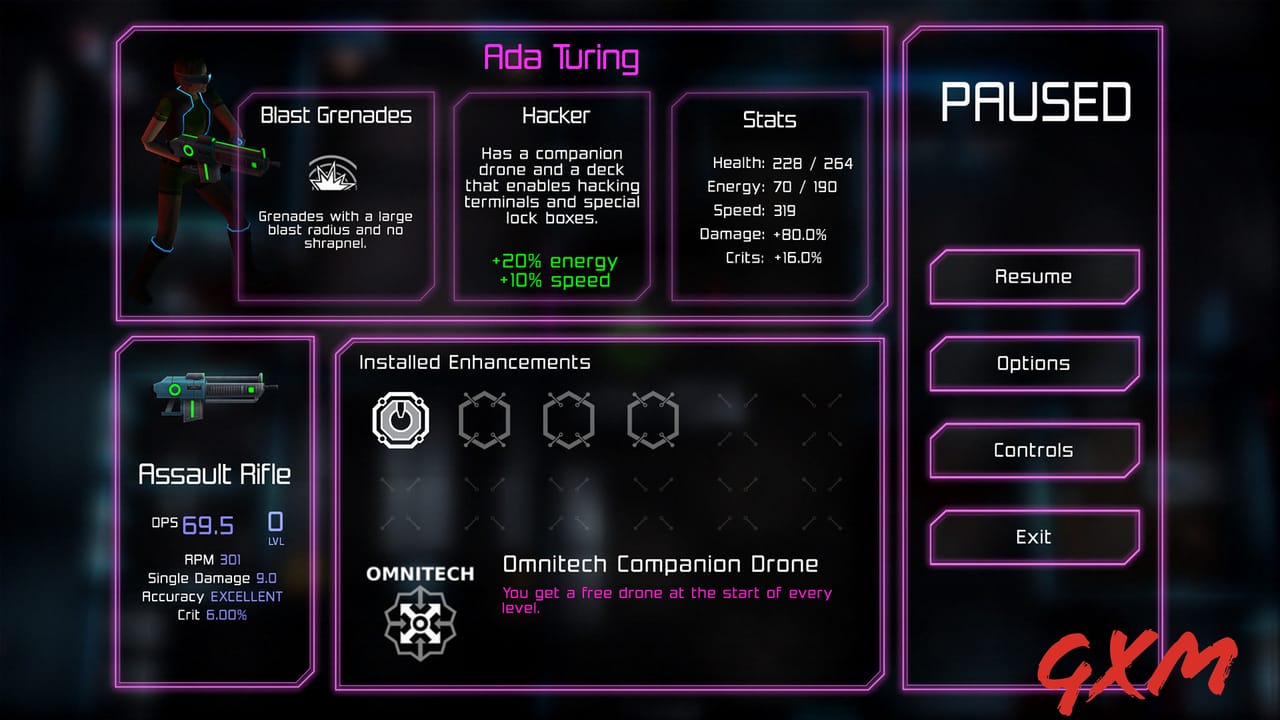Select the second empty hexagonal enhancement slot
Viewport: 1280px width, 720px height.
(485, 420)
